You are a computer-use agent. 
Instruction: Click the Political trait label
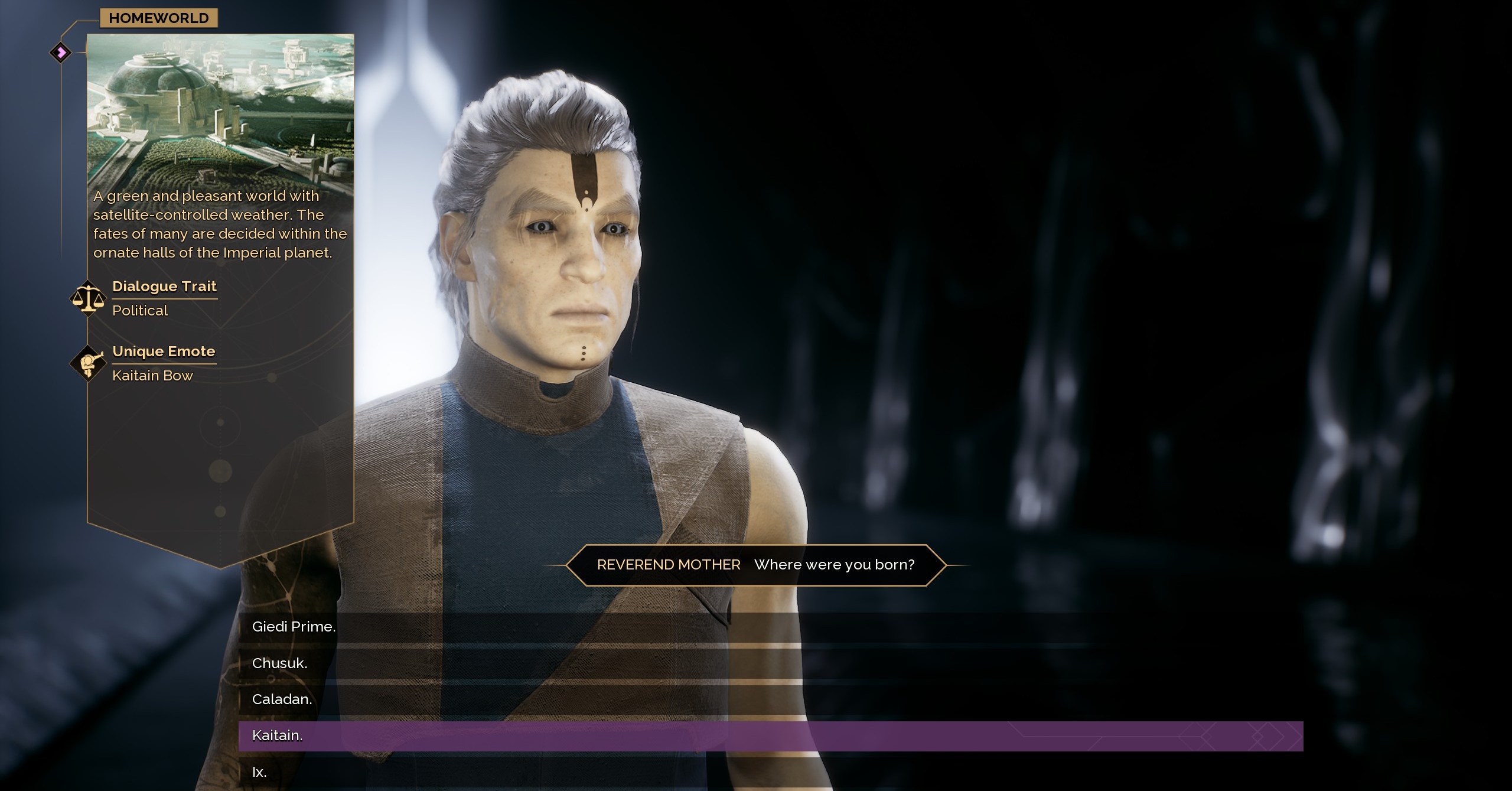(139, 311)
